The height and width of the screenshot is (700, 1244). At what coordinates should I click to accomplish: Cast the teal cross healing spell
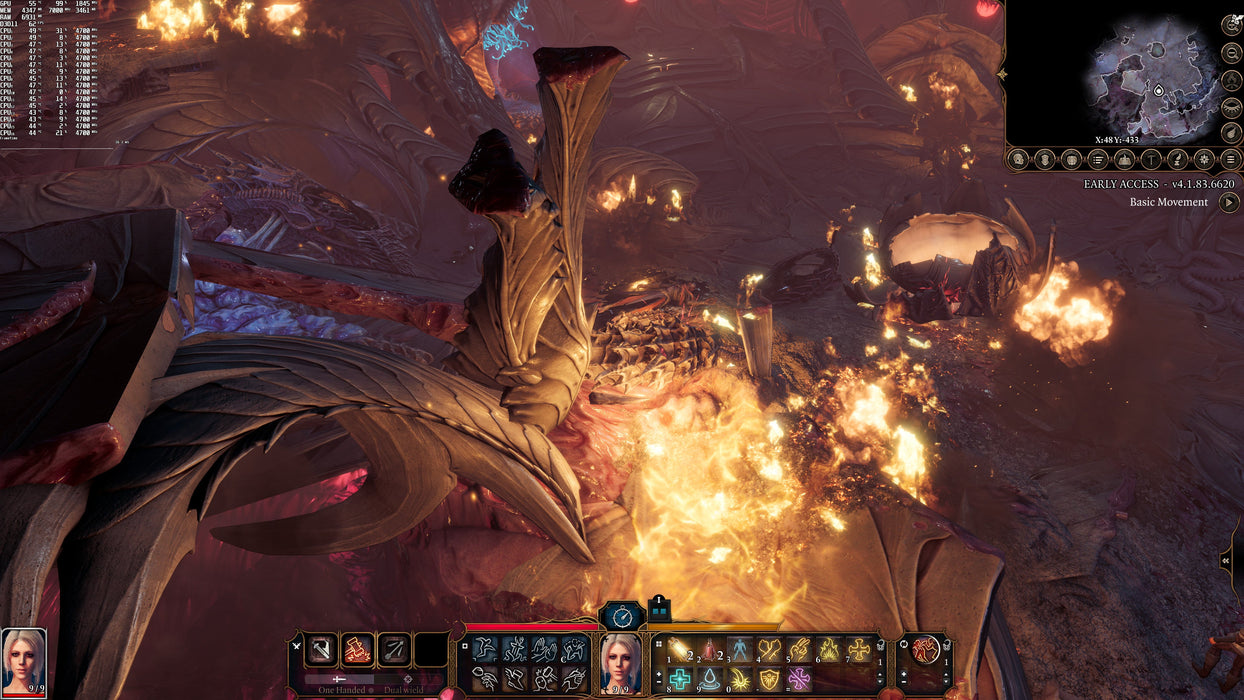point(680,679)
